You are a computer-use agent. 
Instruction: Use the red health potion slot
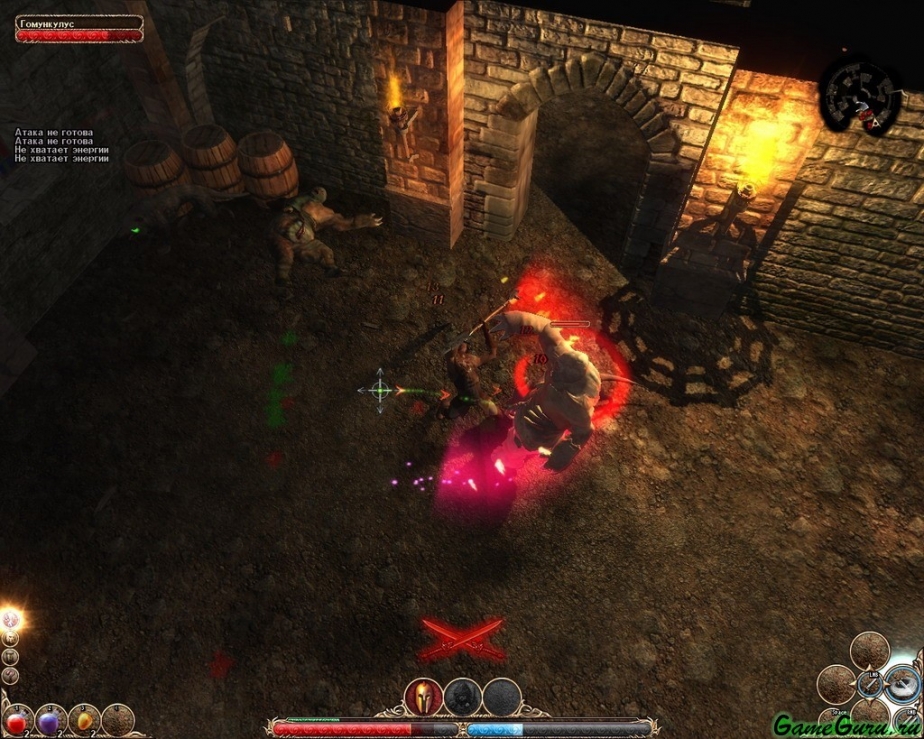coord(18,720)
